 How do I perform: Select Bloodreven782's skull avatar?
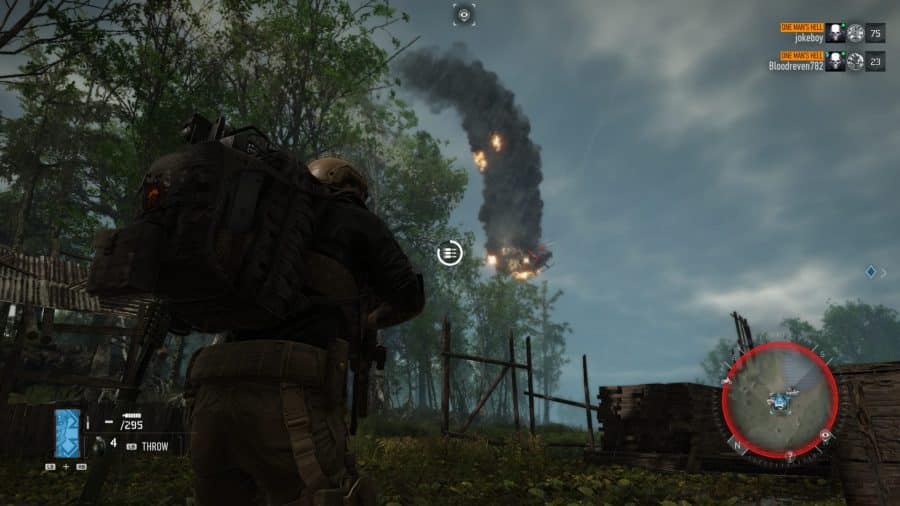point(835,62)
